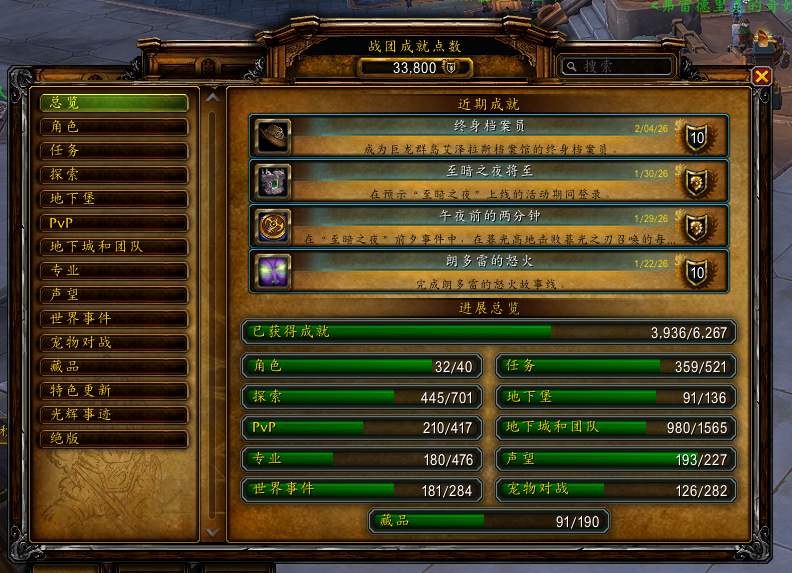The height and width of the screenshot is (573, 792).
Task: Close the achievements window
Action: pyautogui.click(x=761, y=76)
